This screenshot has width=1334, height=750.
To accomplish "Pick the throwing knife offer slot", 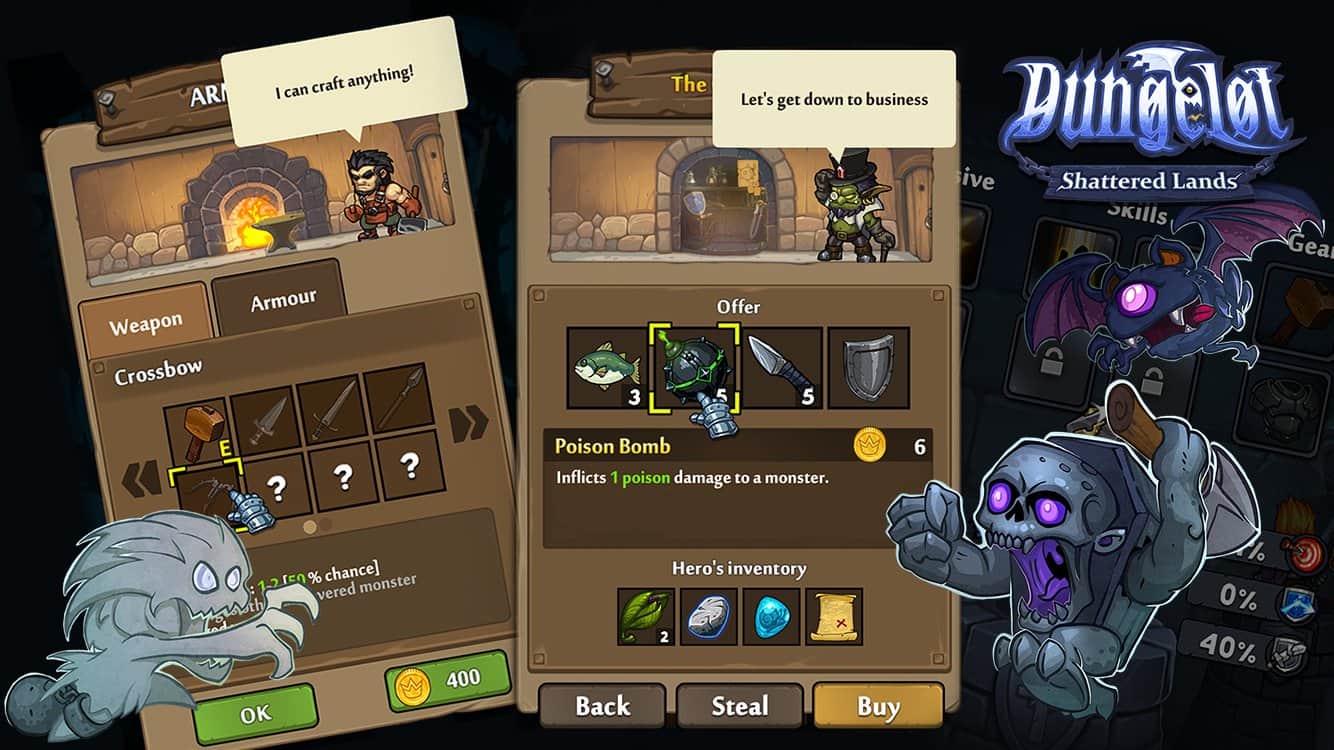I will point(781,368).
